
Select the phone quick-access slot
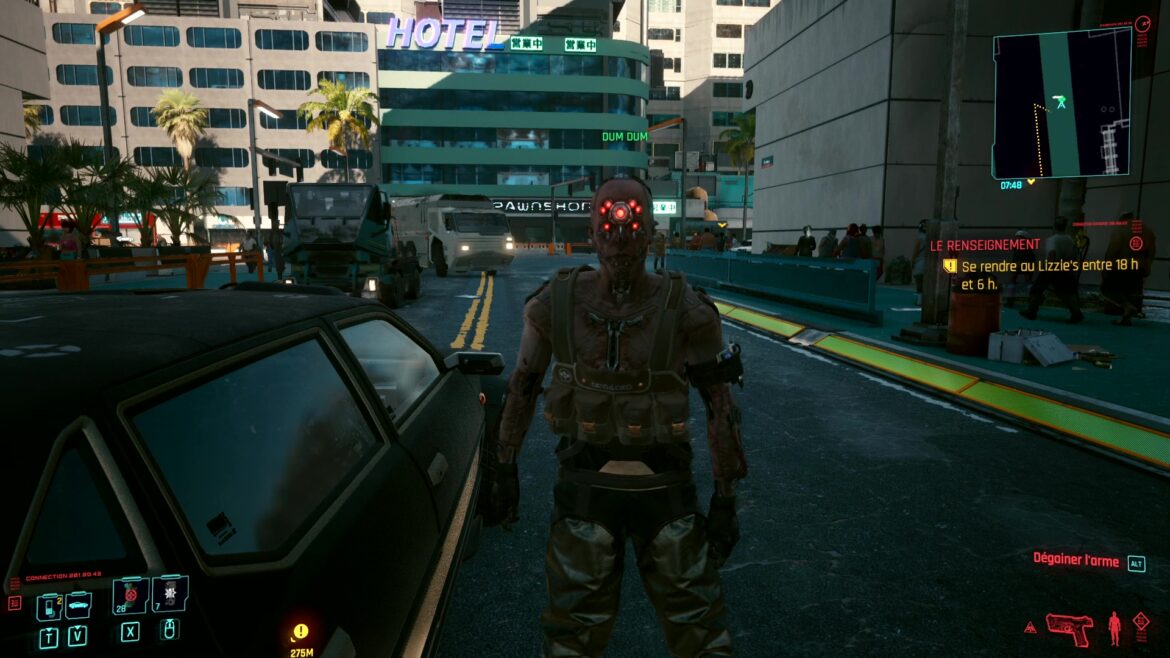[48, 606]
